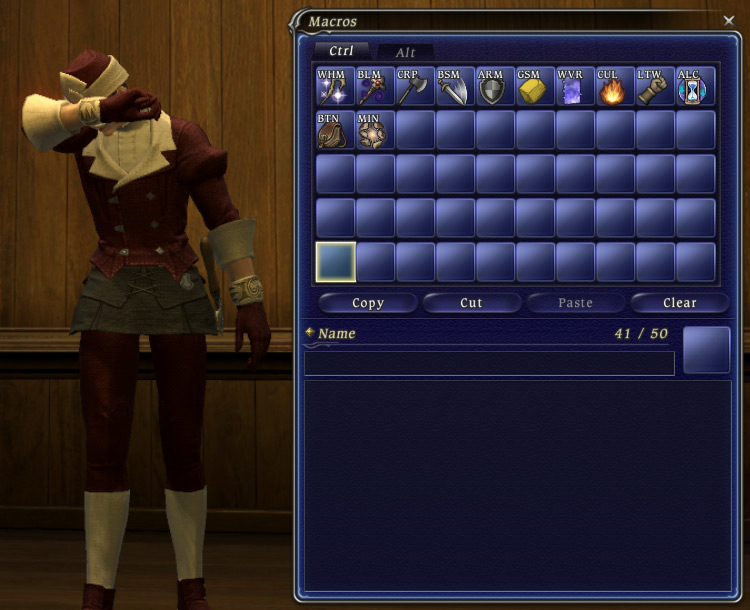Choose the CRP axe macro

(415, 87)
